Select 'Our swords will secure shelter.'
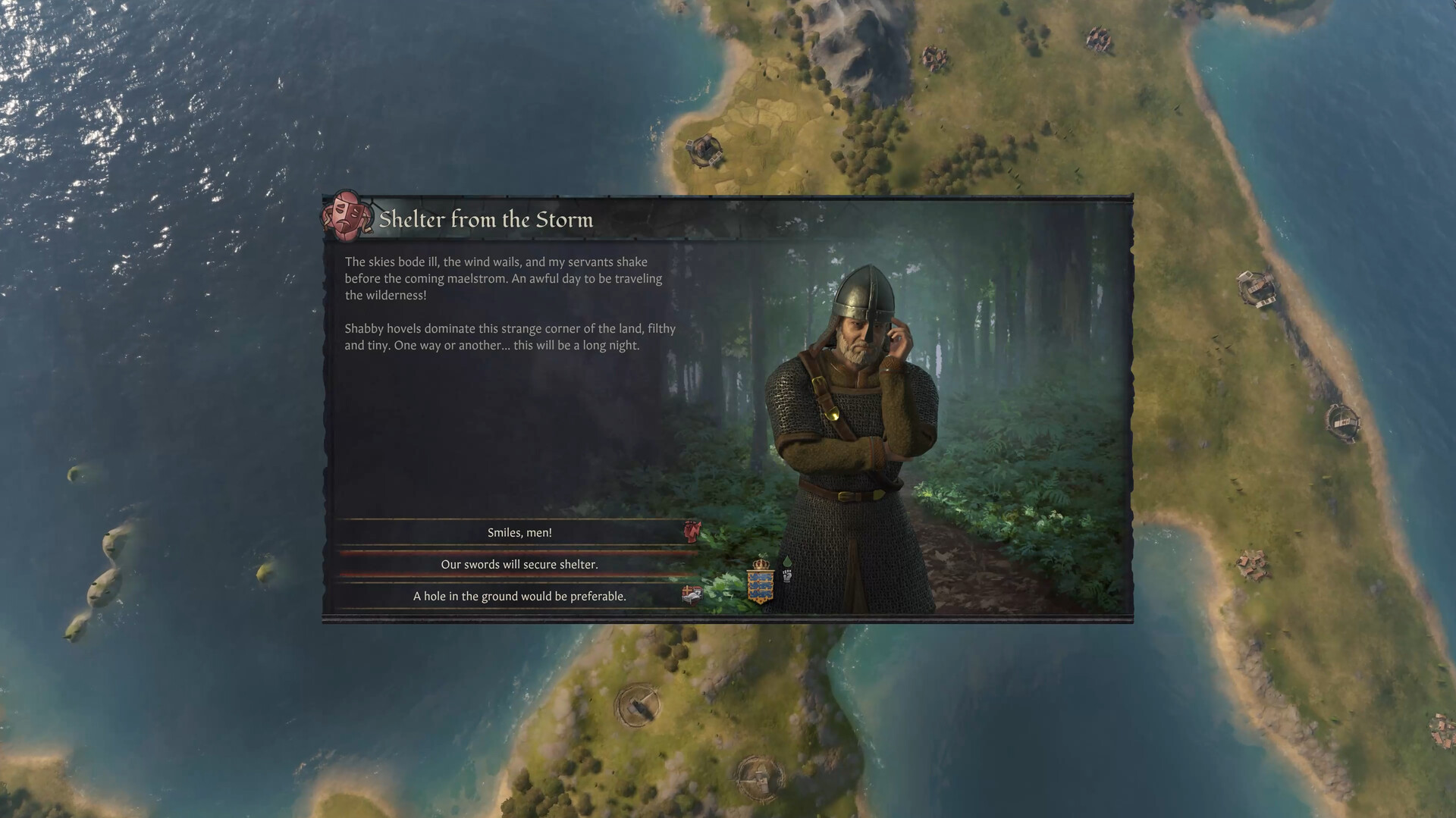This screenshot has width=1456, height=818. (519, 564)
